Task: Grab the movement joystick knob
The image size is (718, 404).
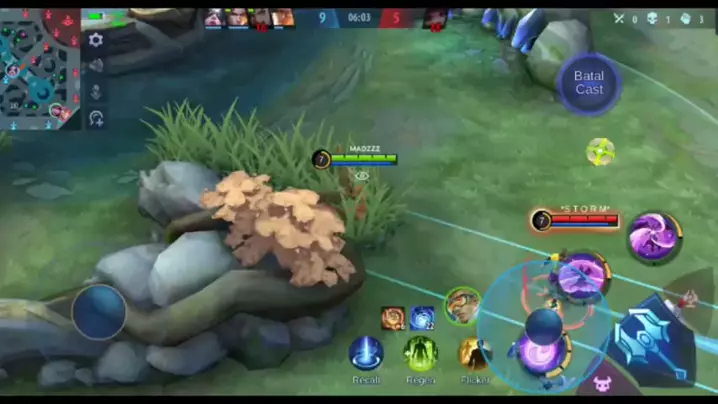Action: [99, 311]
